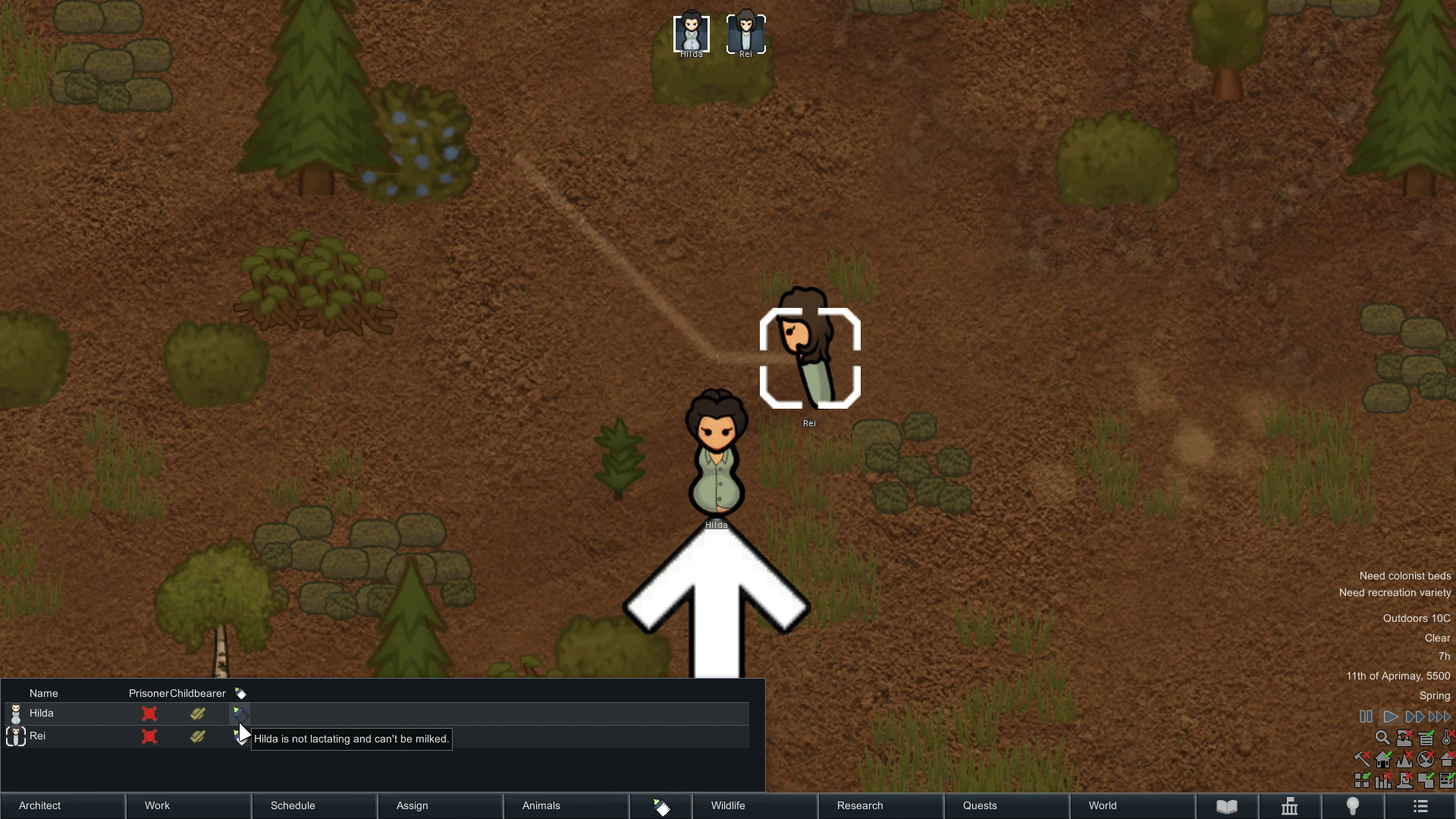The height and width of the screenshot is (819, 1456).
Task: Pause the game with the pause button
Action: [x=1366, y=717]
